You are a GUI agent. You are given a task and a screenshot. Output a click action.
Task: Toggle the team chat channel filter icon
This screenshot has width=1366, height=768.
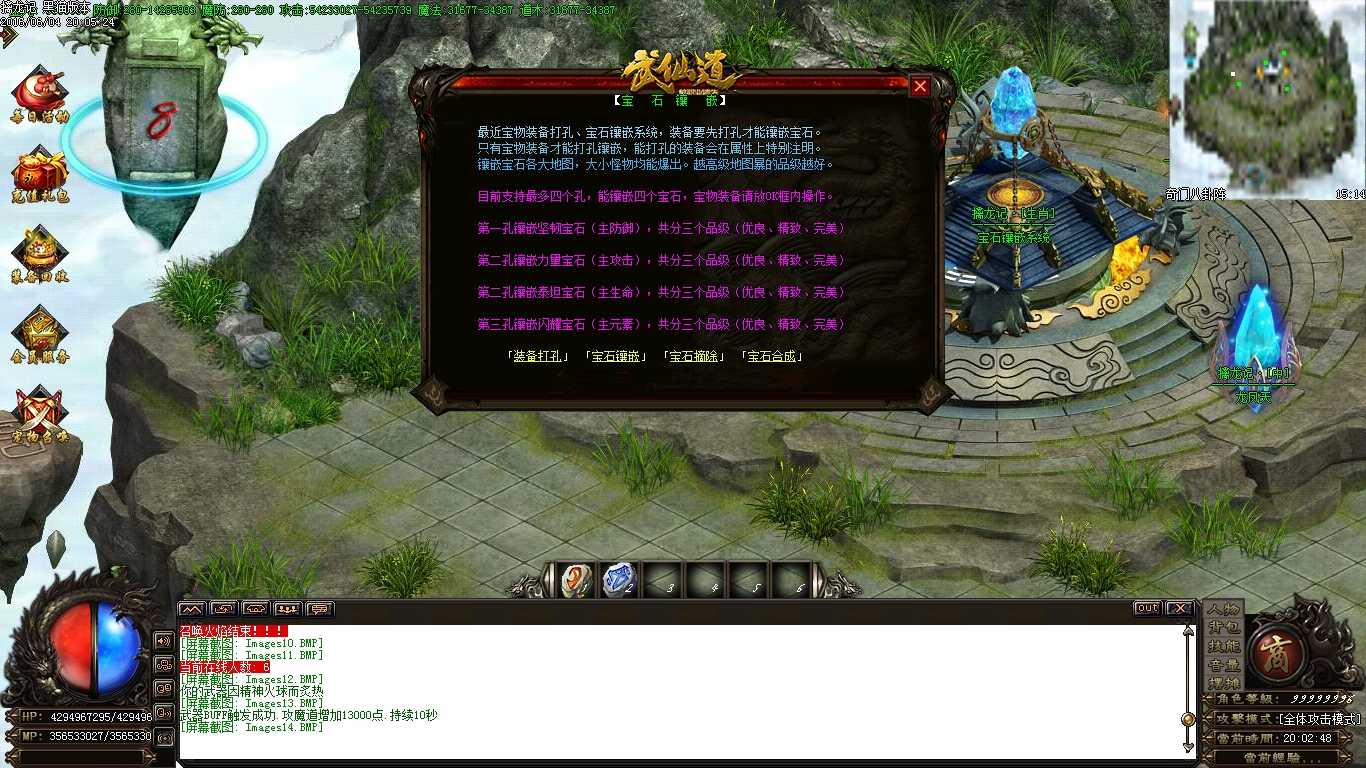pyautogui.click(x=287, y=608)
